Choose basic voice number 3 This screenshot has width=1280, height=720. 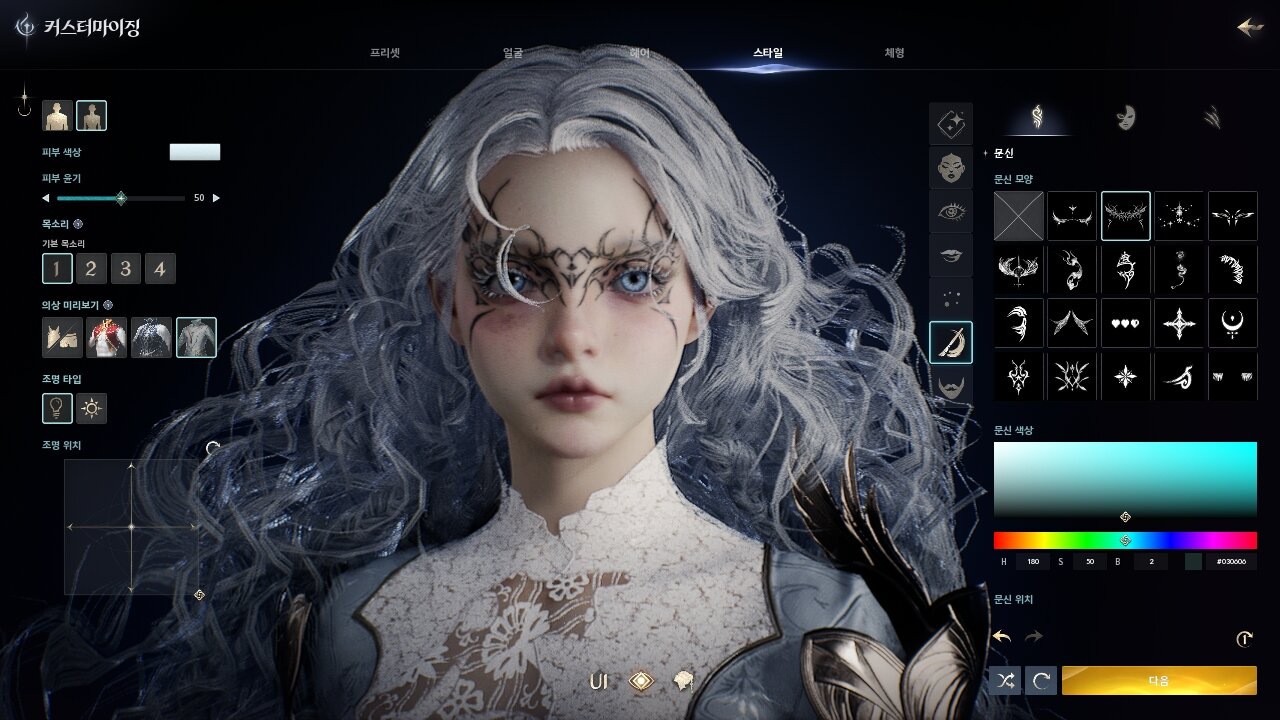pos(125,268)
